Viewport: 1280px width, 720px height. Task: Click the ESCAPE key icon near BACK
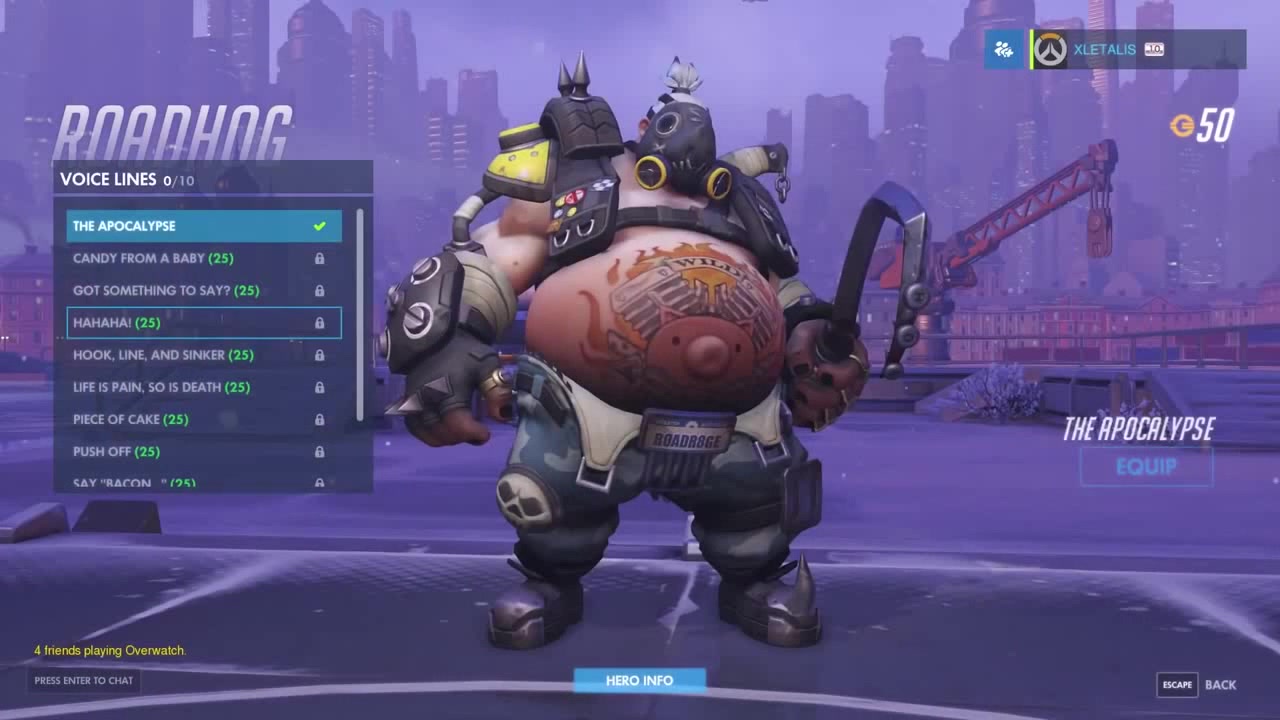coord(1177,685)
